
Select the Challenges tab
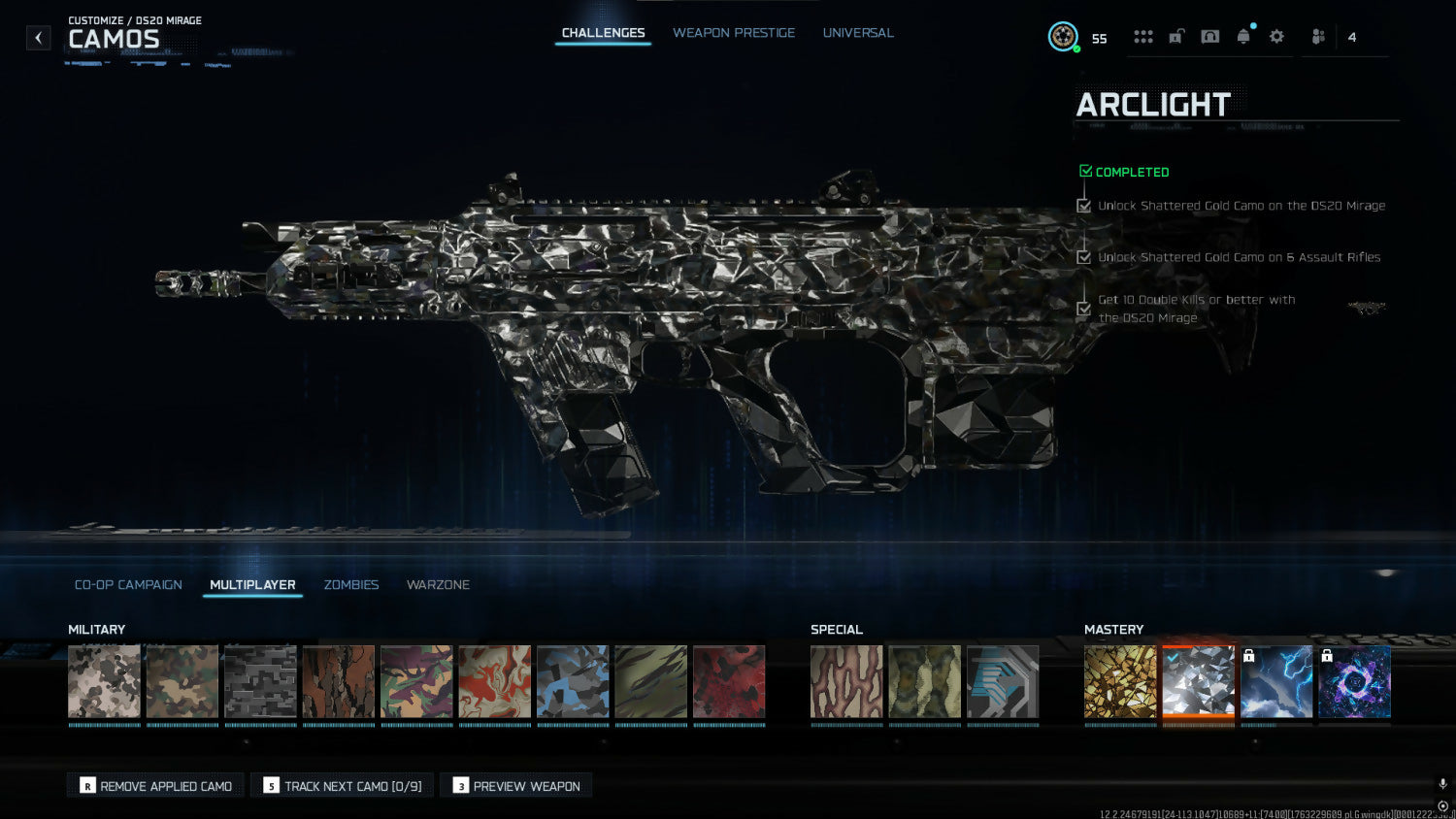pos(603,33)
